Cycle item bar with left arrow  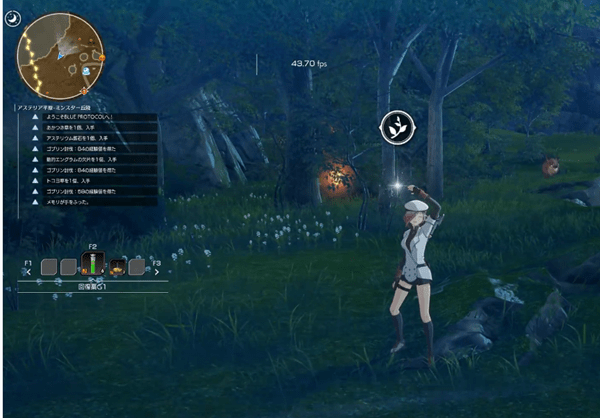28,271
